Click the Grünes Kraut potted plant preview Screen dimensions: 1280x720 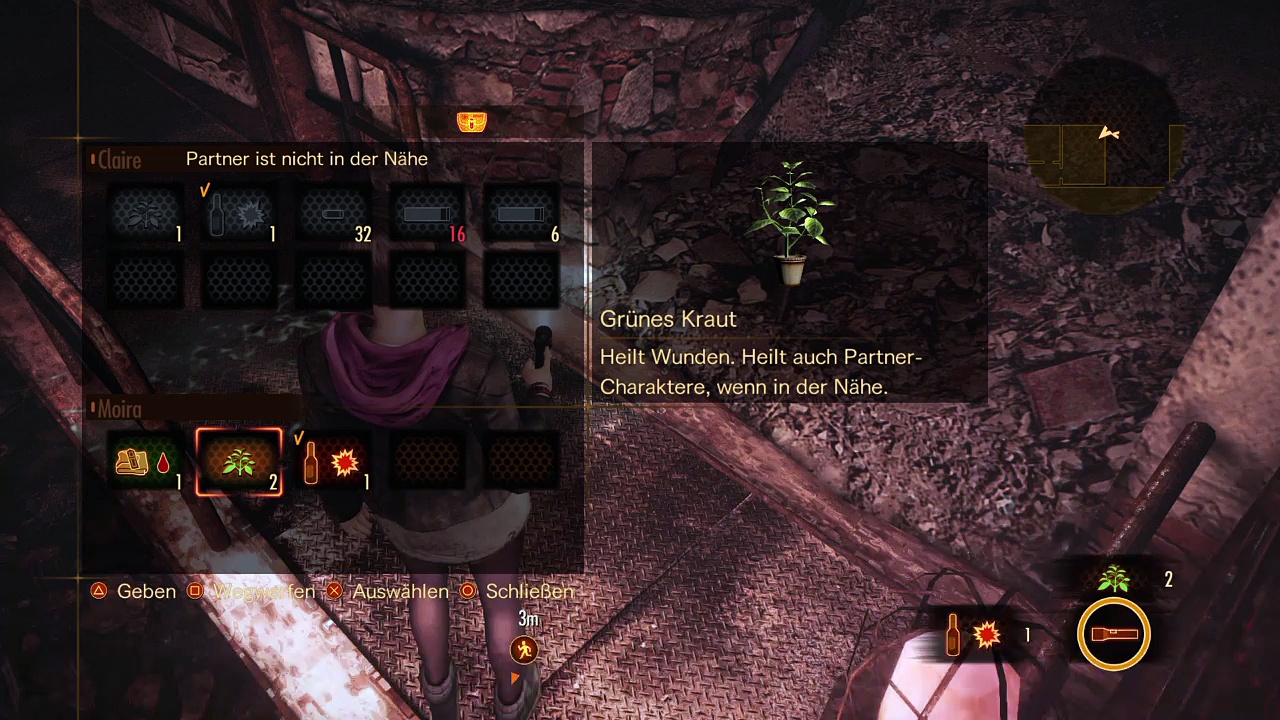point(790,222)
